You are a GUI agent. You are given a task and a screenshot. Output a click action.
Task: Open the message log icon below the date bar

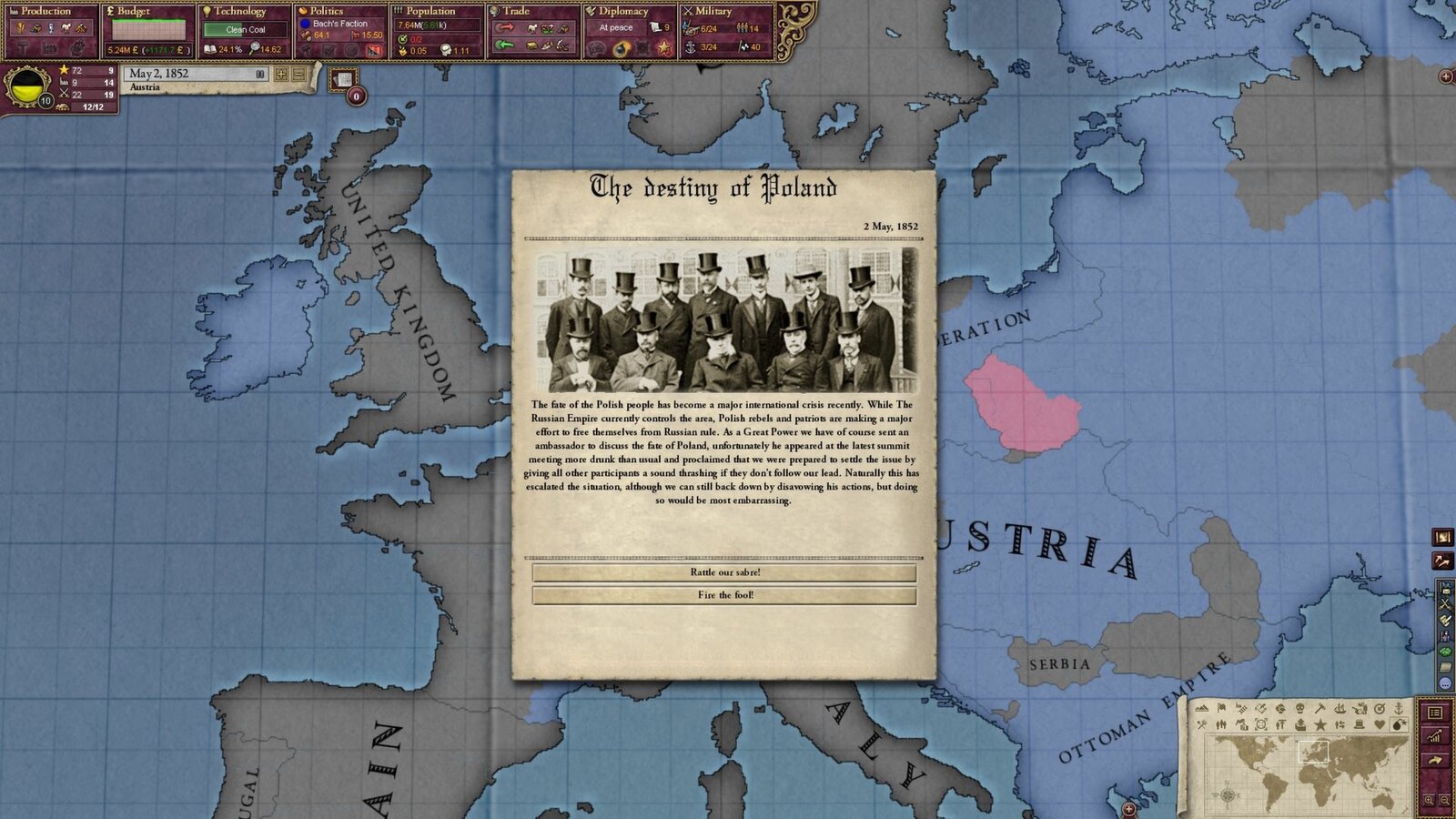pos(344,80)
